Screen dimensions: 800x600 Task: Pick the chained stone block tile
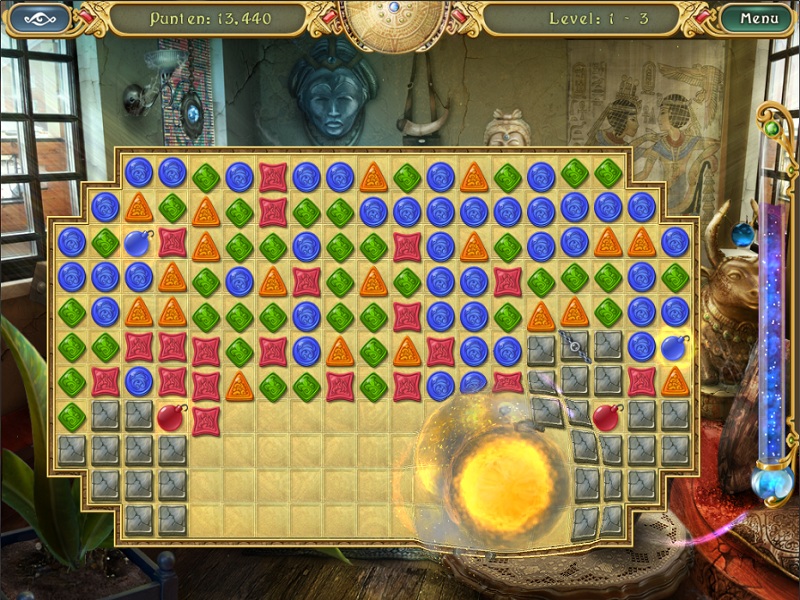(x=575, y=347)
